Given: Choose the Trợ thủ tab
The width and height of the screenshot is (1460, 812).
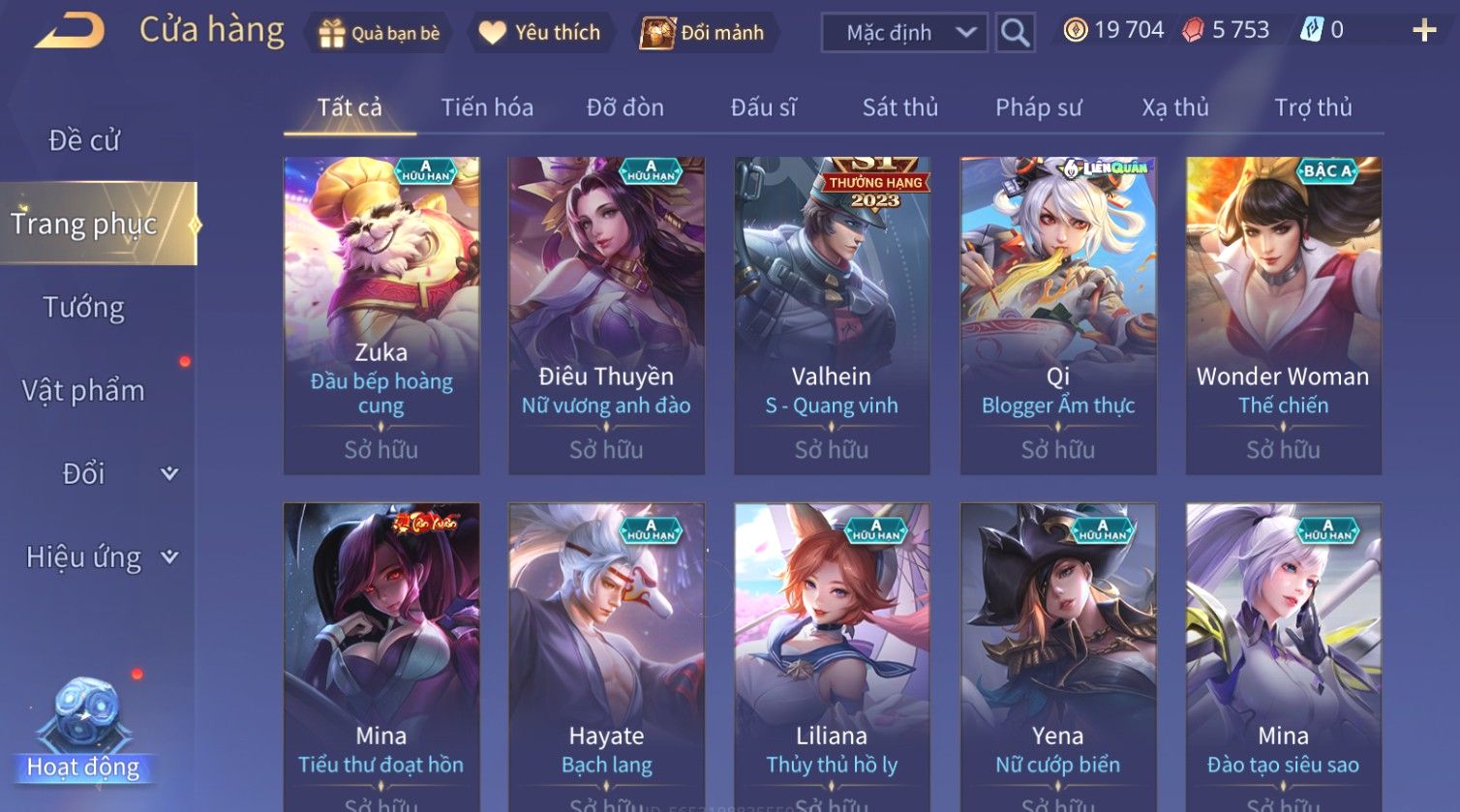Looking at the screenshot, I should (x=1313, y=107).
